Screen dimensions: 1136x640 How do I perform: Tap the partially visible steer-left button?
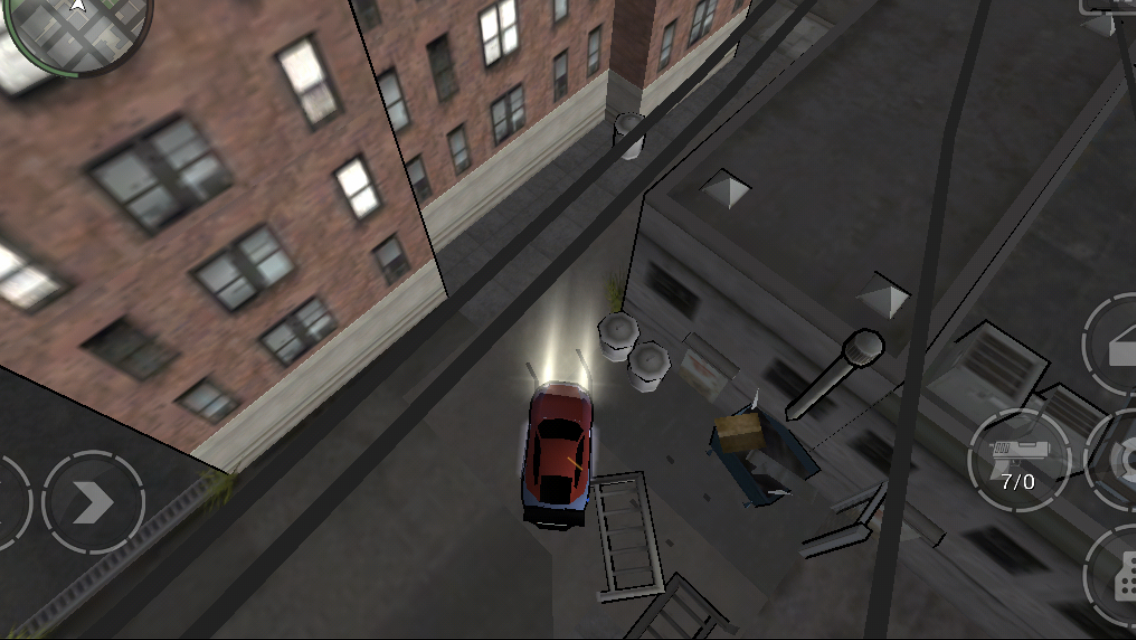pyautogui.click(x=12, y=502)
